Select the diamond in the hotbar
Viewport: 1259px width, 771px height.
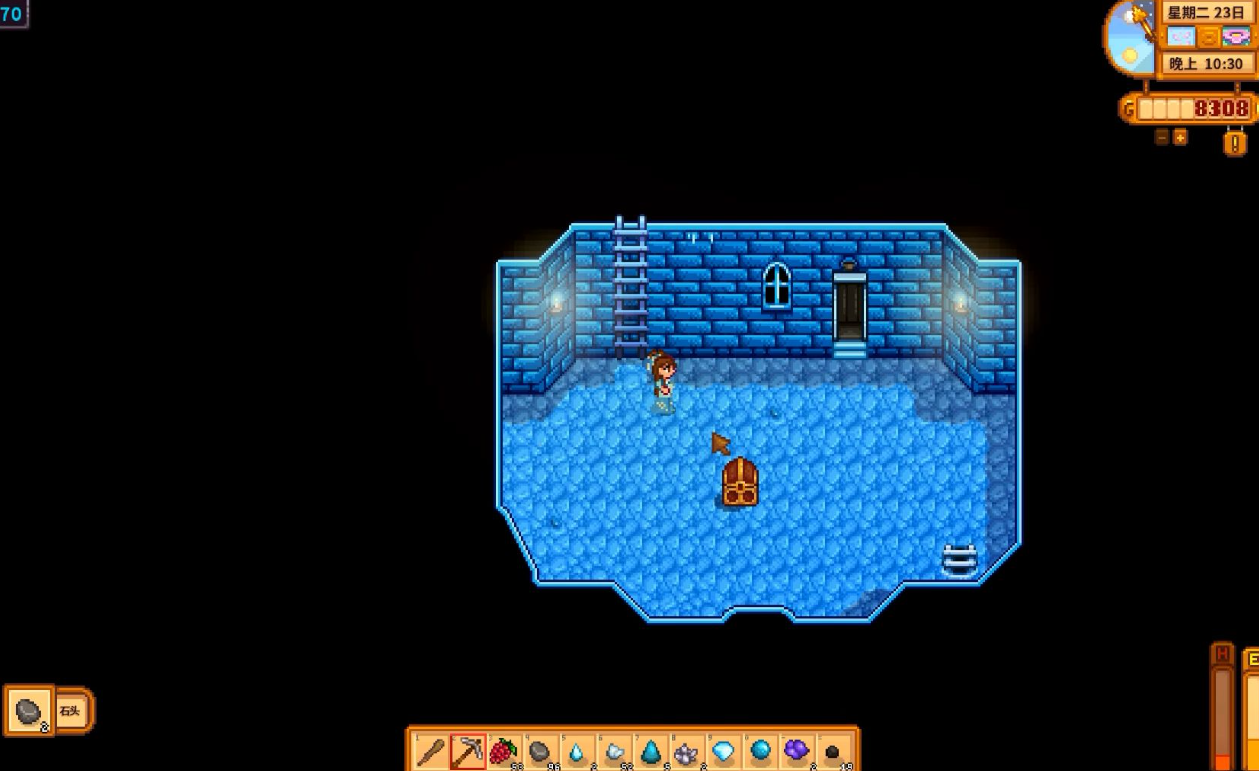click(x=723, y=751)
